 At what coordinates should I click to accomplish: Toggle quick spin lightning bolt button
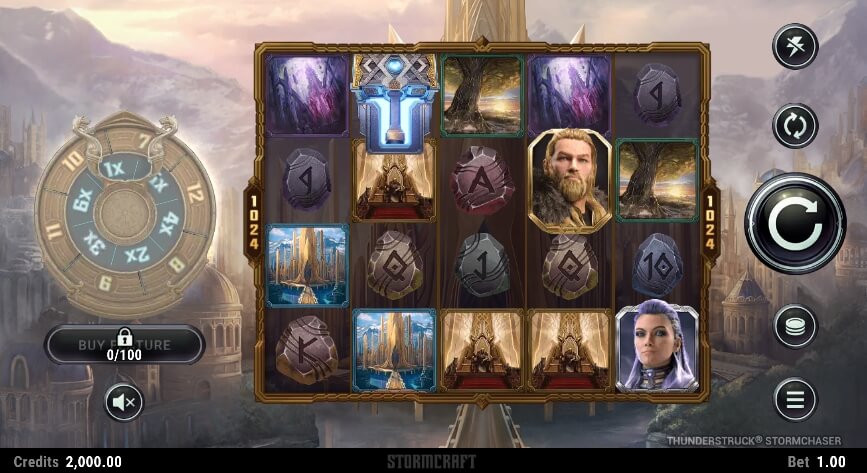click(795, 46)
